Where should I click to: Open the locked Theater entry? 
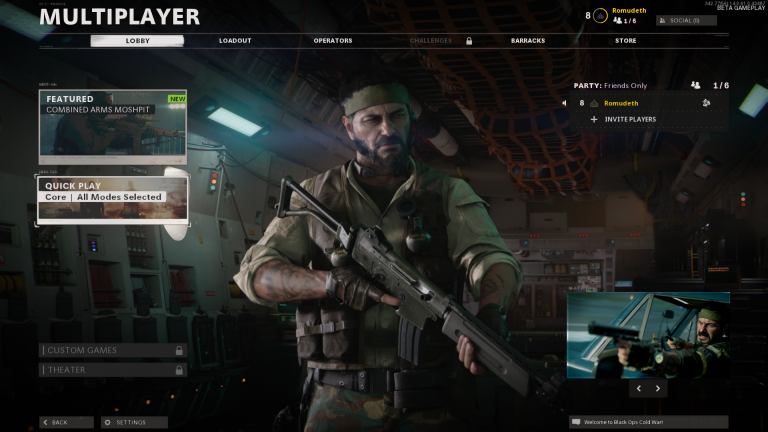112,370
